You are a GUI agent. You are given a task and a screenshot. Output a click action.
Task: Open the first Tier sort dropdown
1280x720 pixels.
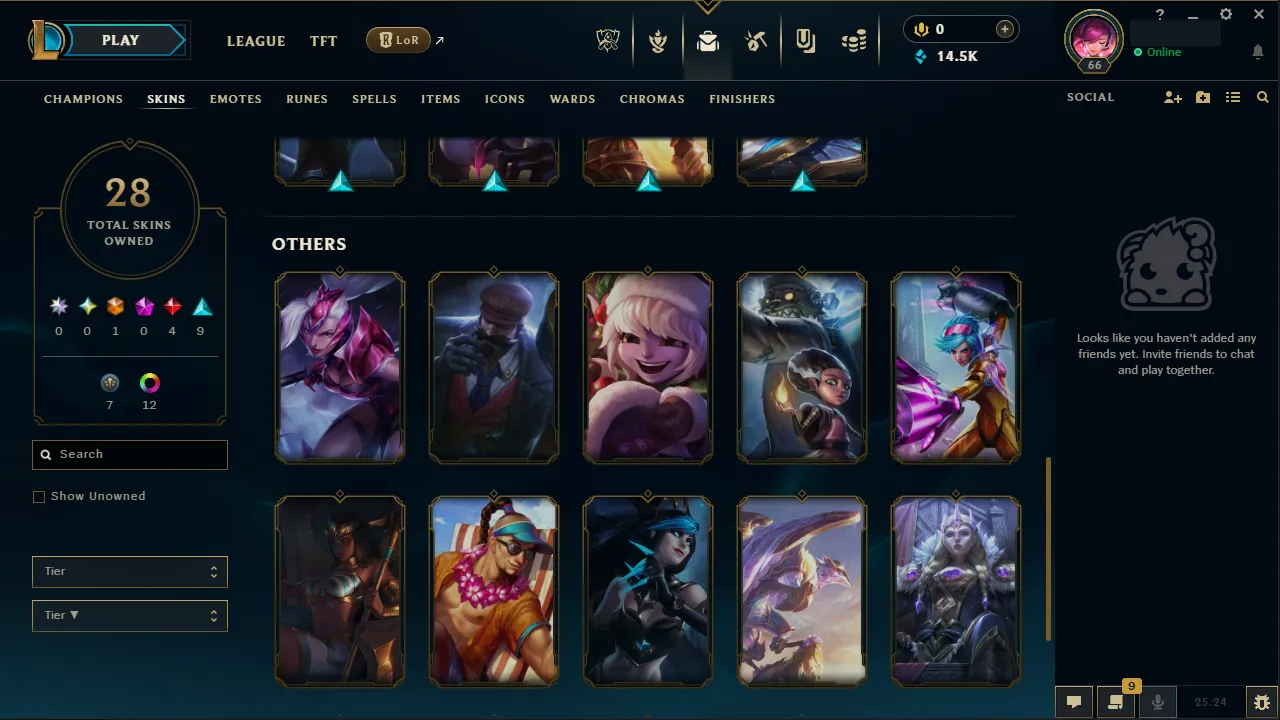(x=129, y=571)
